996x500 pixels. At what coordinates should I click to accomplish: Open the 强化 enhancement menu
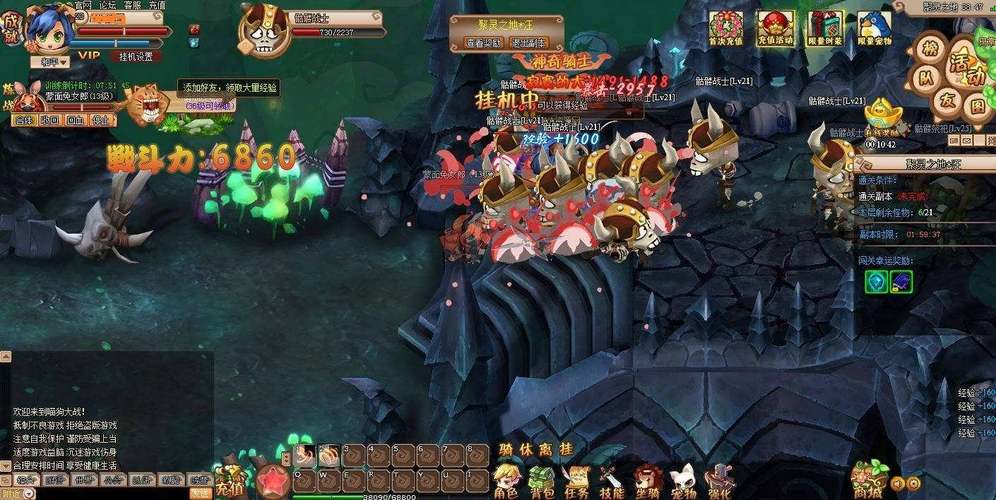719,478
